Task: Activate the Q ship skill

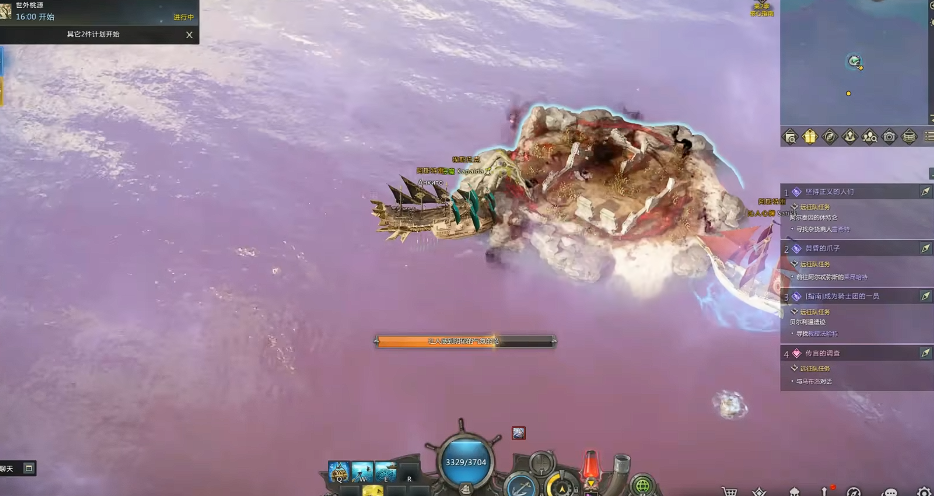Action: tap(340, 471)
